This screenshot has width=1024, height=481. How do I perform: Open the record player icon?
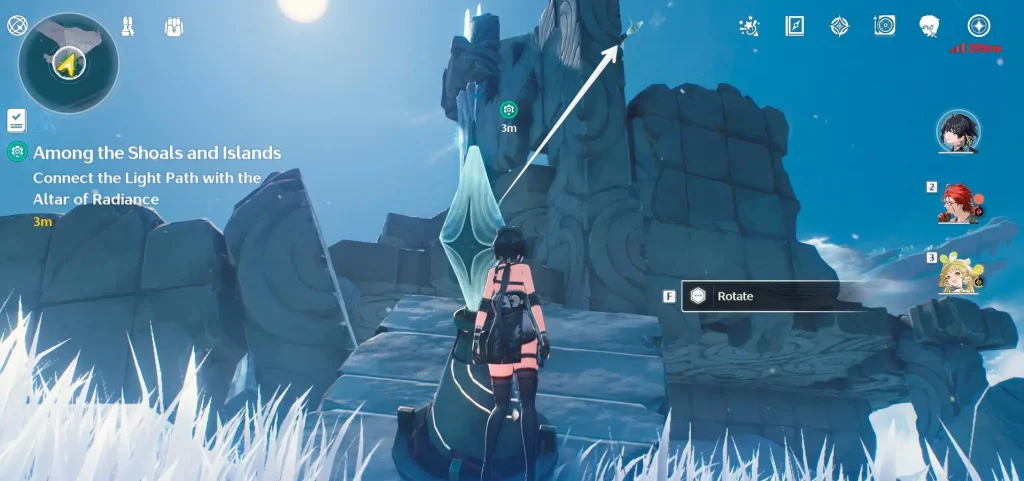coord(884,26)
